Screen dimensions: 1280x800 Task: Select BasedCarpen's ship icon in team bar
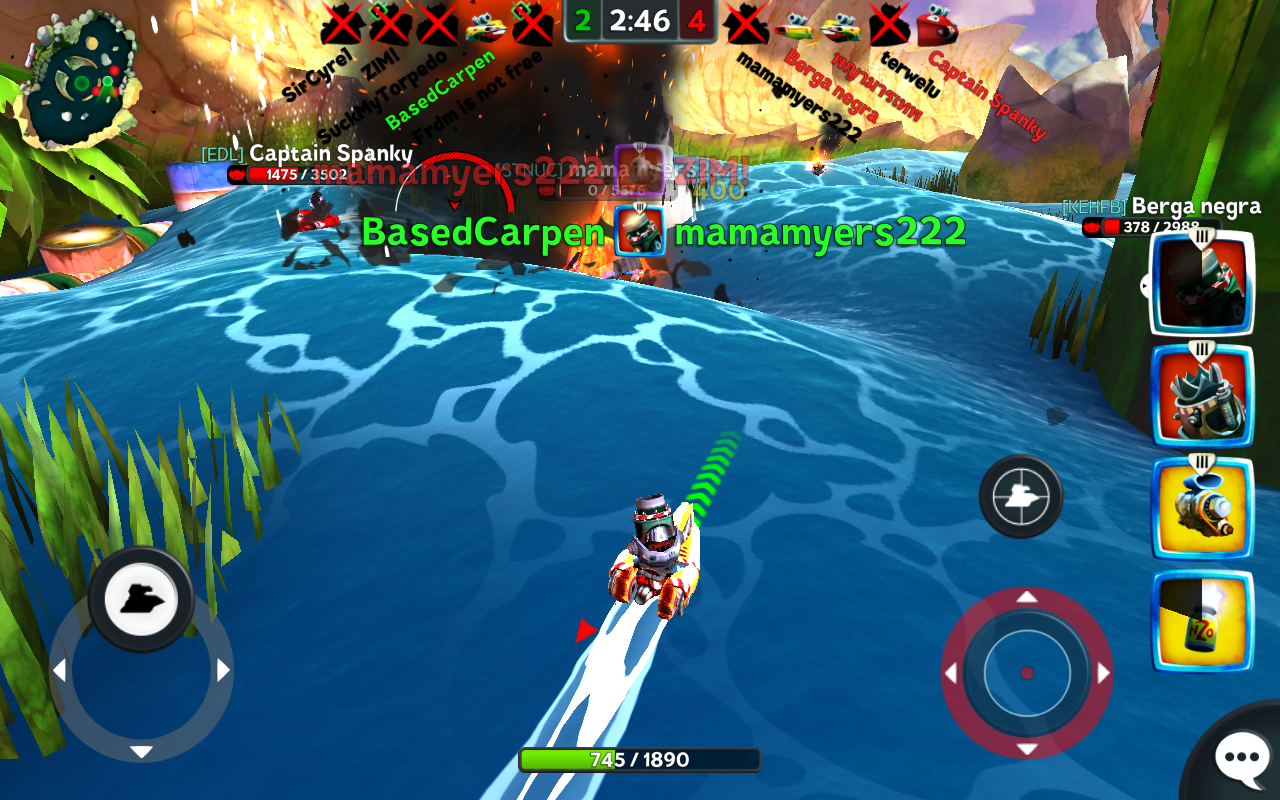(x=485, y=25)
